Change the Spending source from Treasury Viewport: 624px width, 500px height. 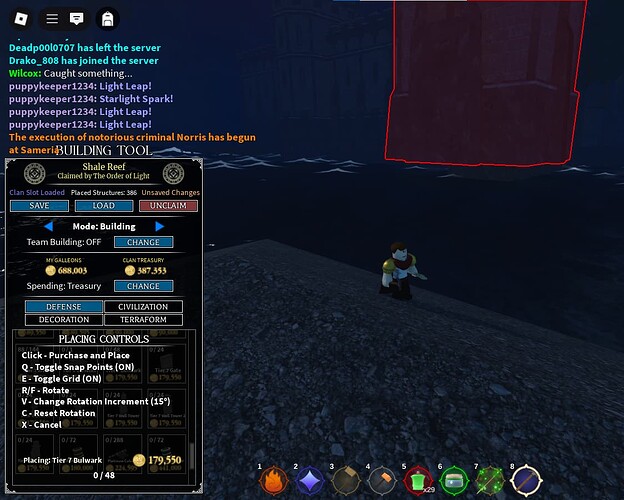(143, 286)
